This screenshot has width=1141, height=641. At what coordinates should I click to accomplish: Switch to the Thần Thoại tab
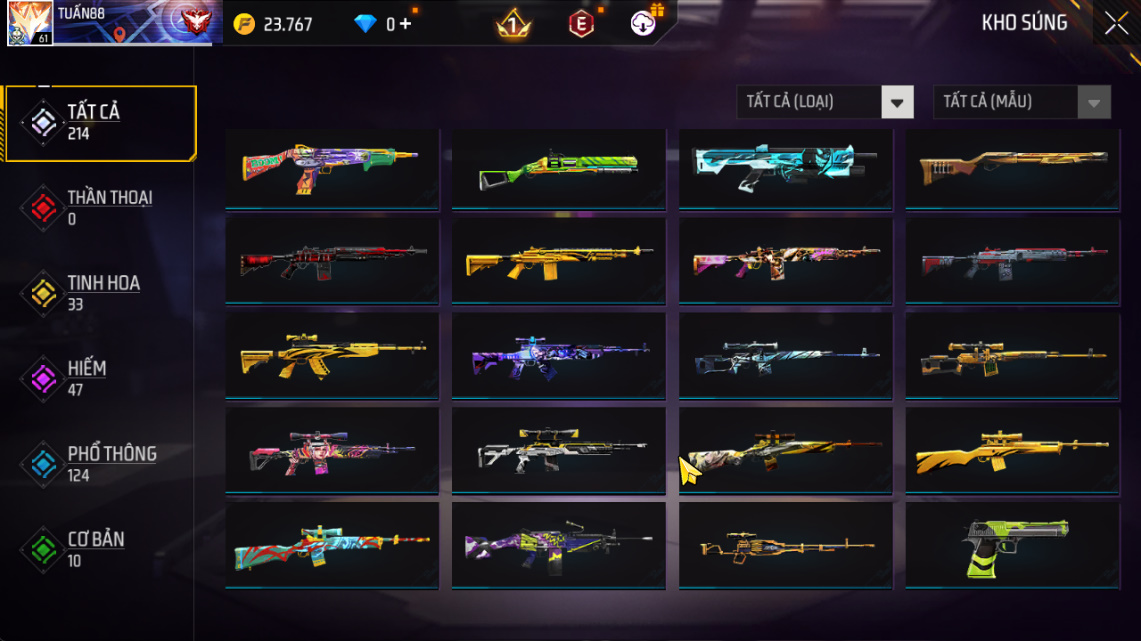click(x=101, y=208)
